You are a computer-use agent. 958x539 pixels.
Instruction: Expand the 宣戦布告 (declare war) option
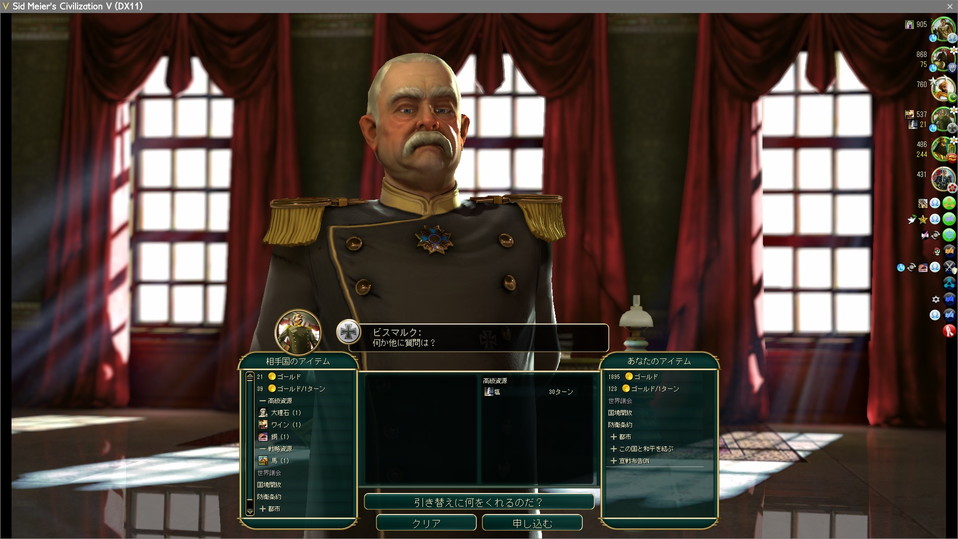[634, 461]
